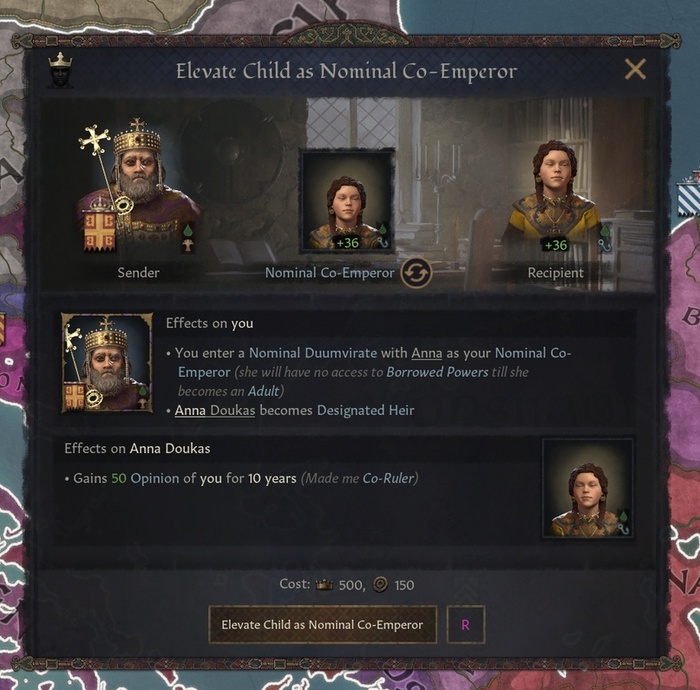Close the Elevate Child dialog
The height and width of the screenshot is (690, 700).
click(634, 69)
